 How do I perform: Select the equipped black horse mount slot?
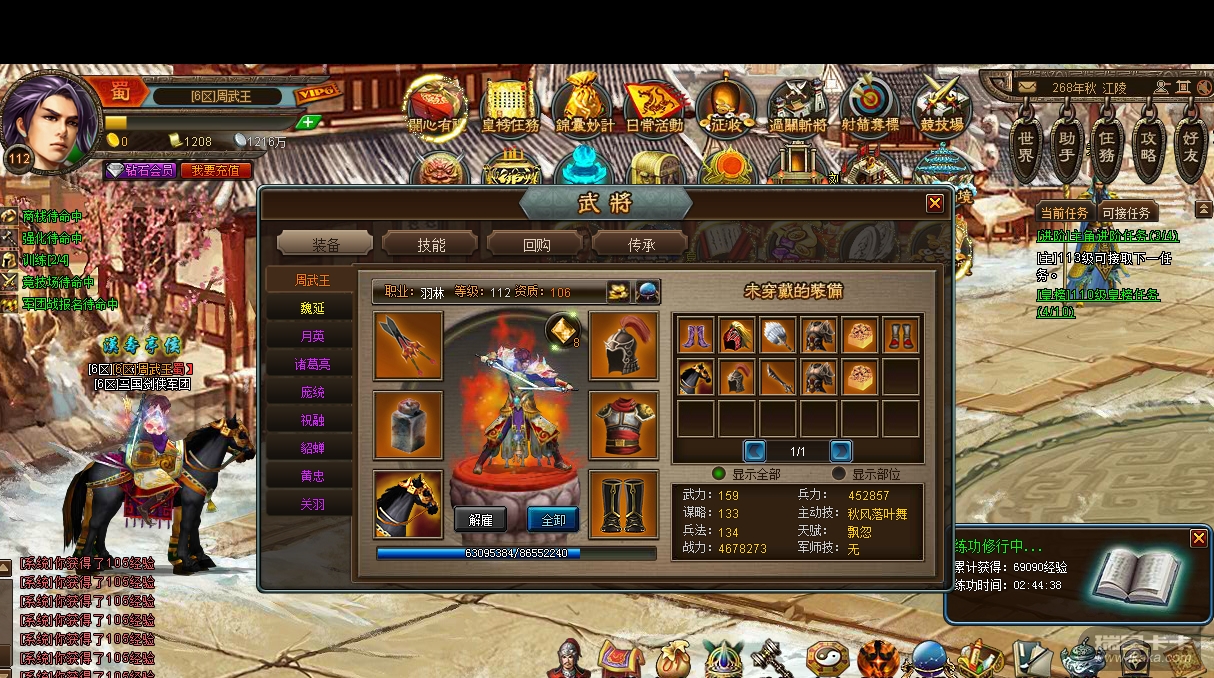pos(408,504)
